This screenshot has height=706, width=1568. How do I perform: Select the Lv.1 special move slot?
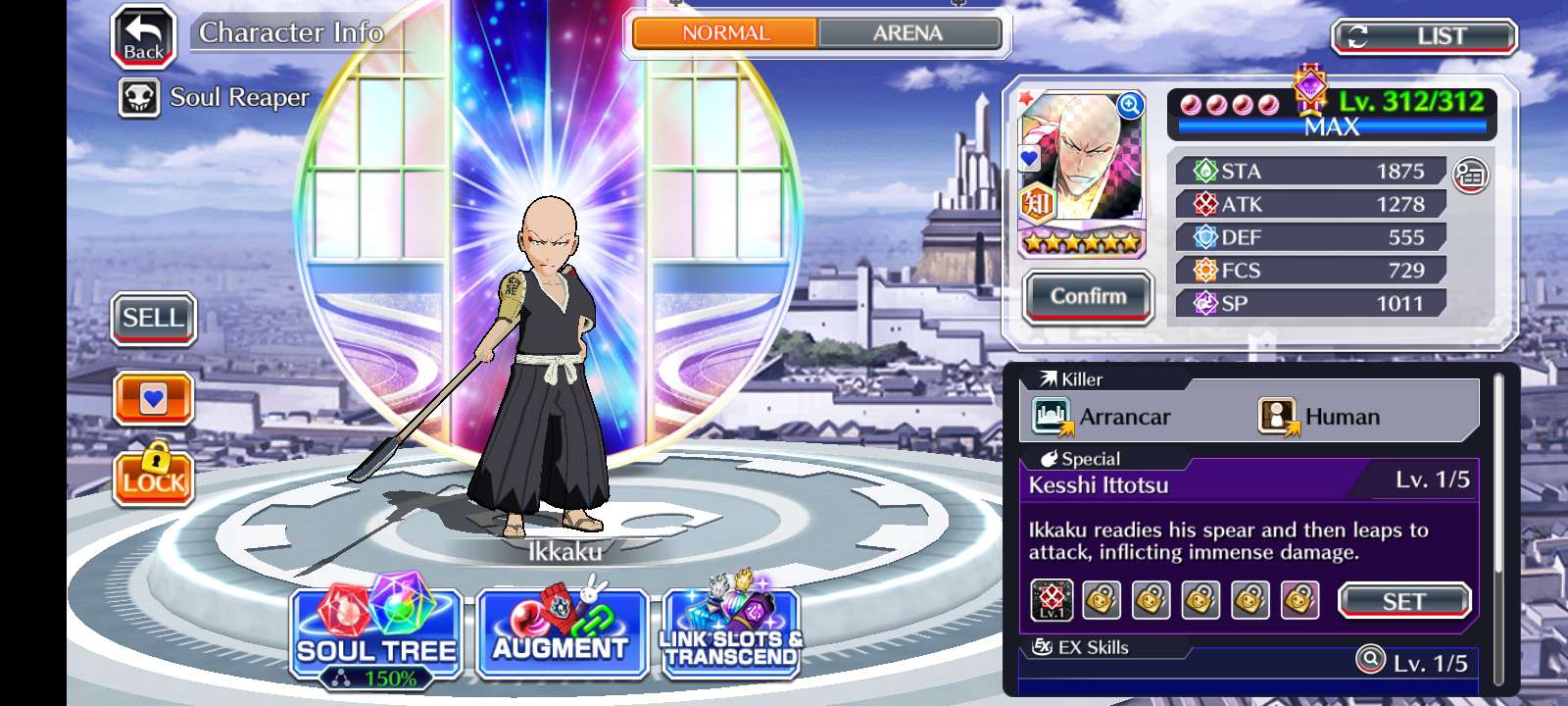[x=1052, y=600]
